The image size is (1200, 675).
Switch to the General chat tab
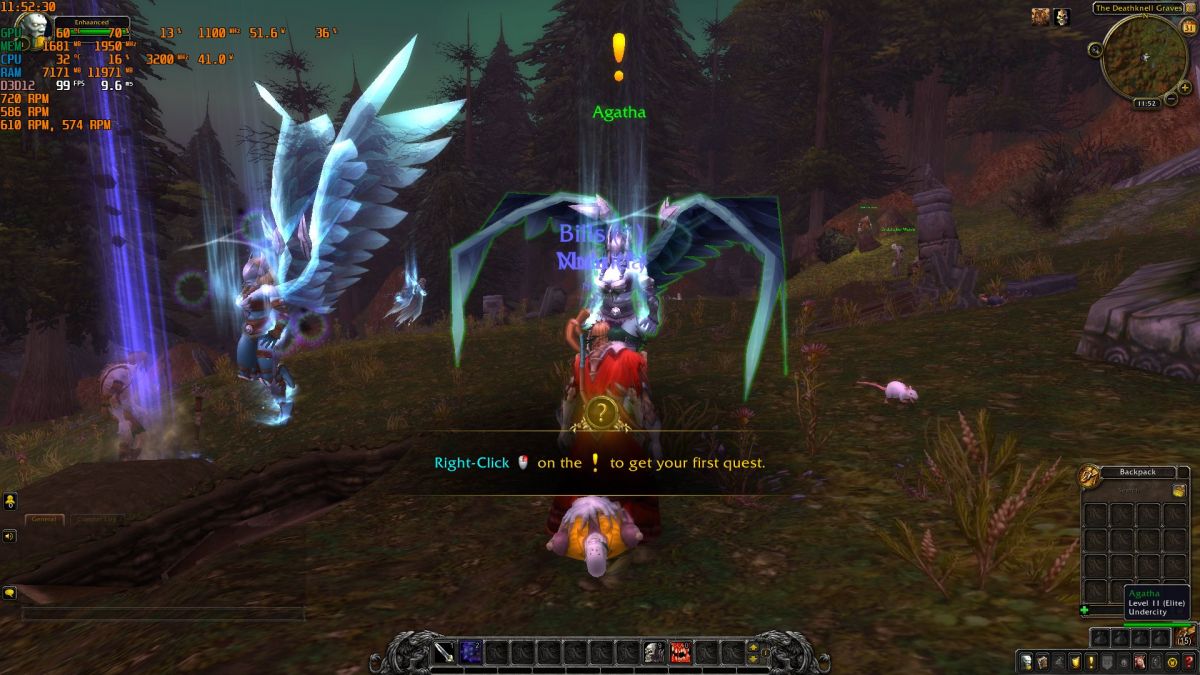coord(45,519)
